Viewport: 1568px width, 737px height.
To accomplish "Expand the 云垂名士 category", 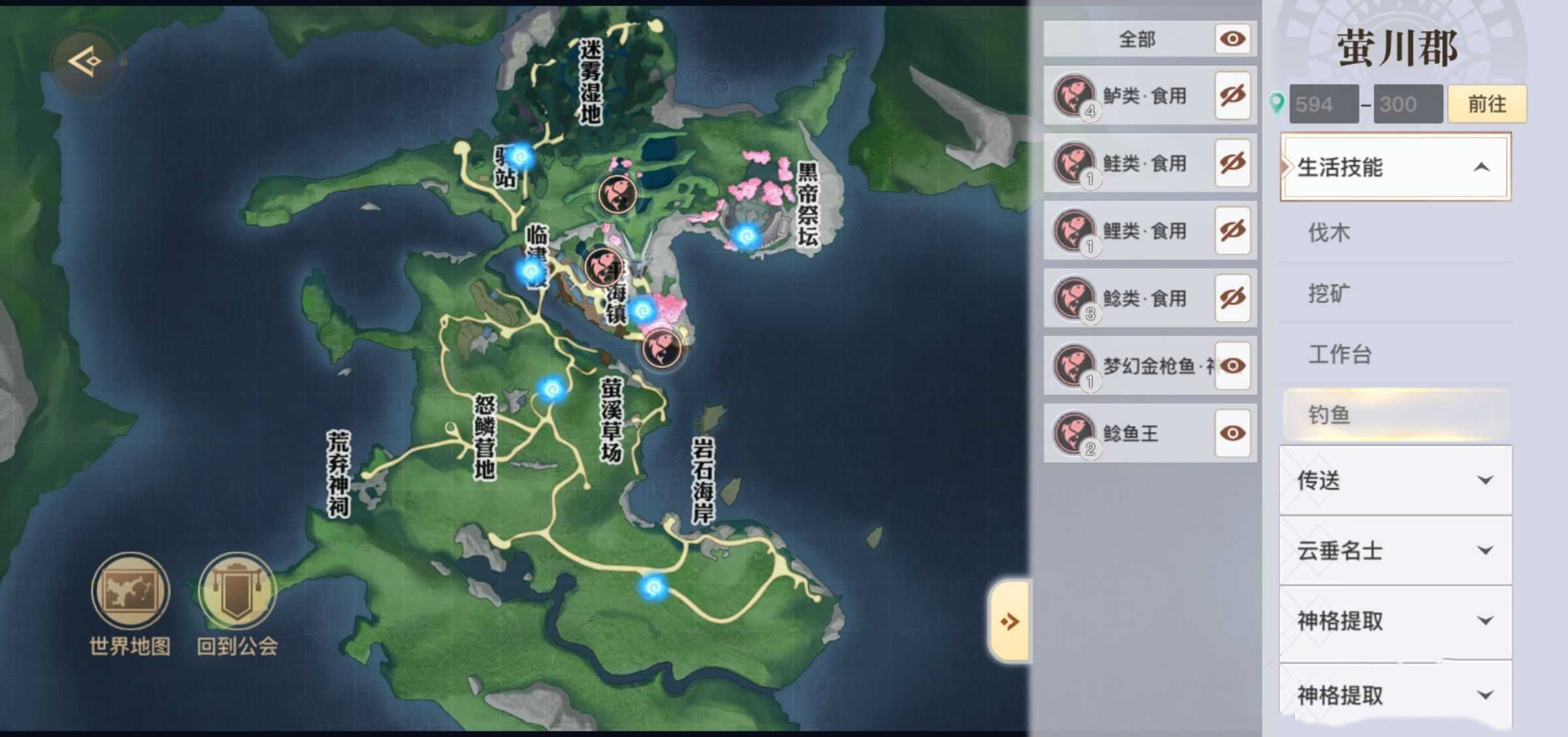I will pyautogui.click(x=1395, y=551).
